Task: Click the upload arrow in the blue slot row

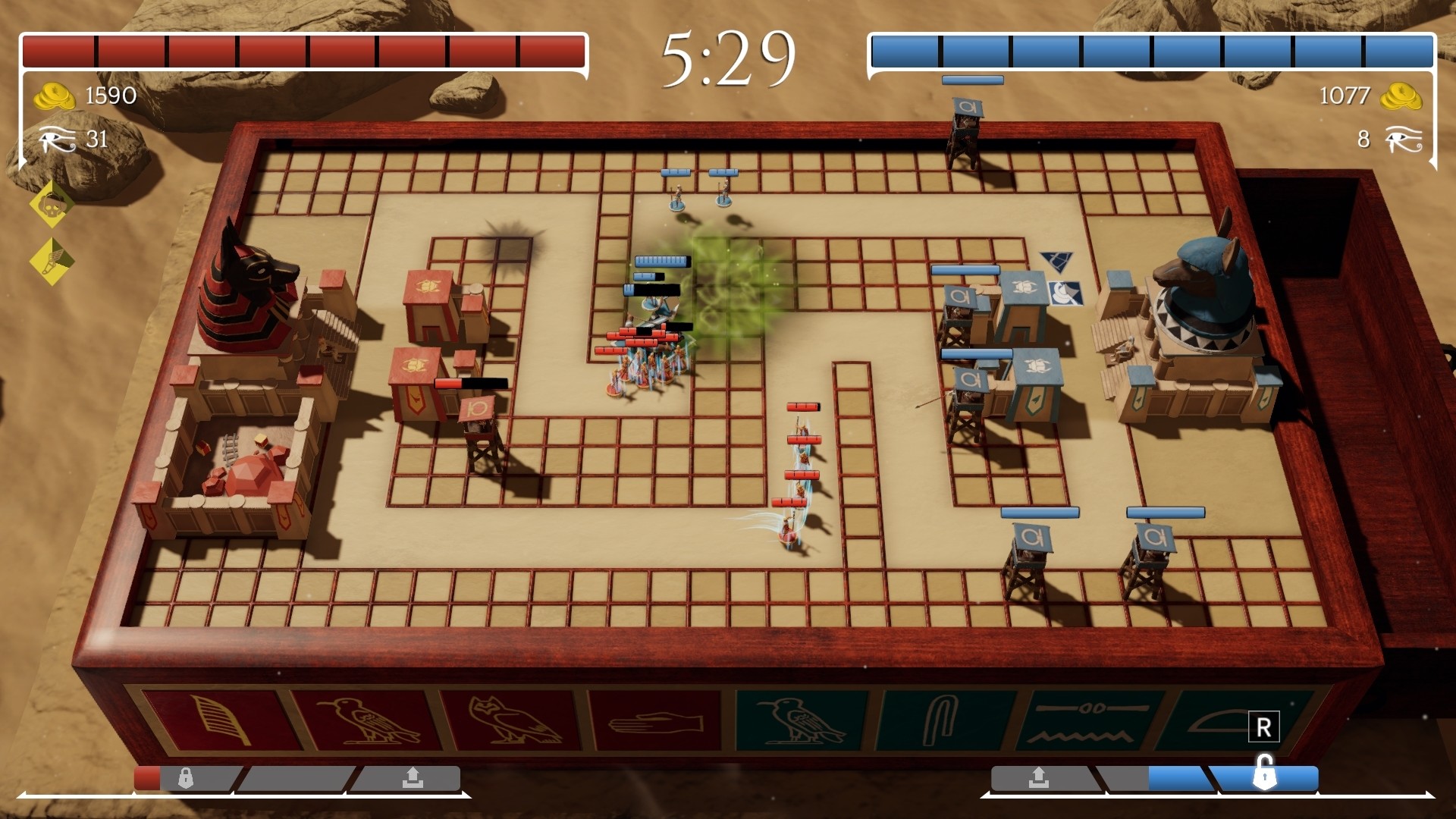Action: point(1040,777)
